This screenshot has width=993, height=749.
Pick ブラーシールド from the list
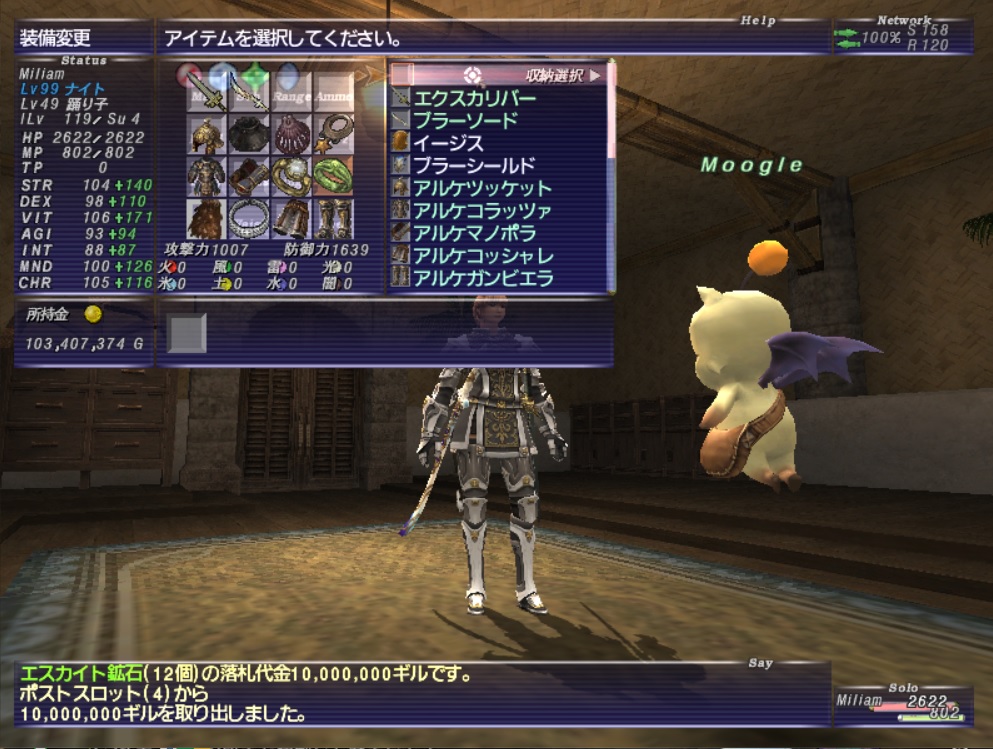pos(474,166)
